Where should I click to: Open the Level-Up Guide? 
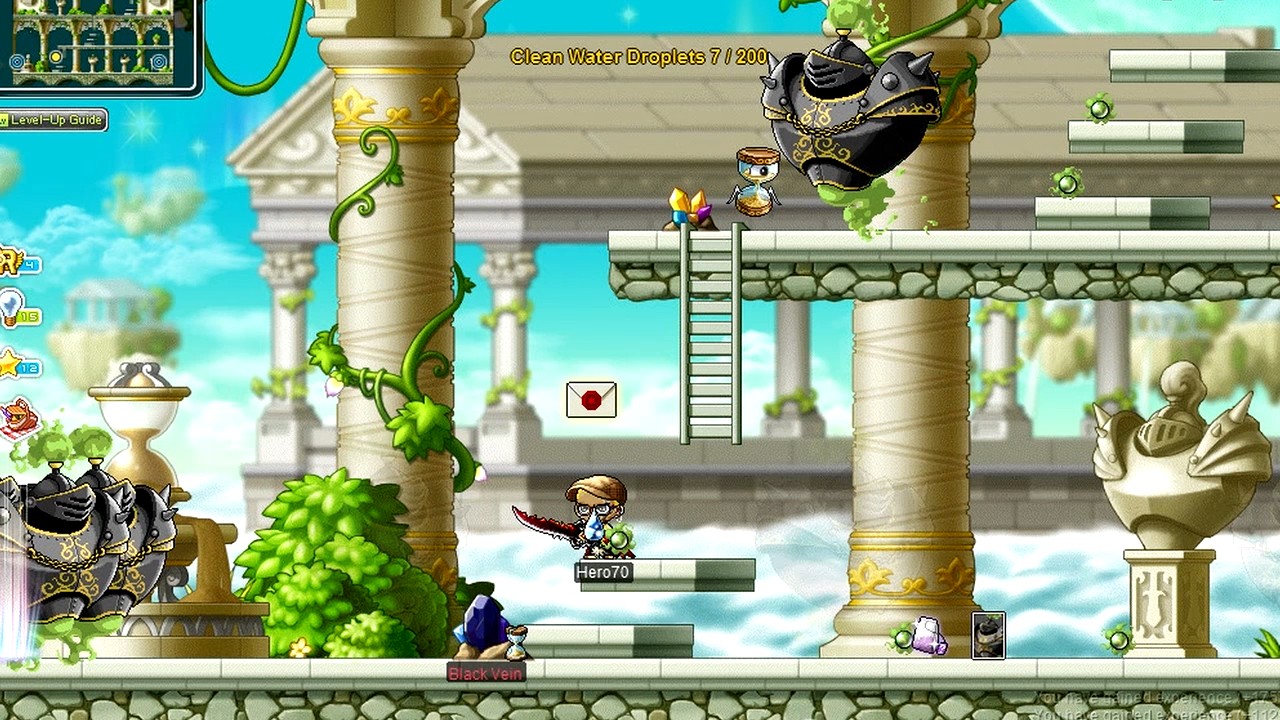[55, 120]
